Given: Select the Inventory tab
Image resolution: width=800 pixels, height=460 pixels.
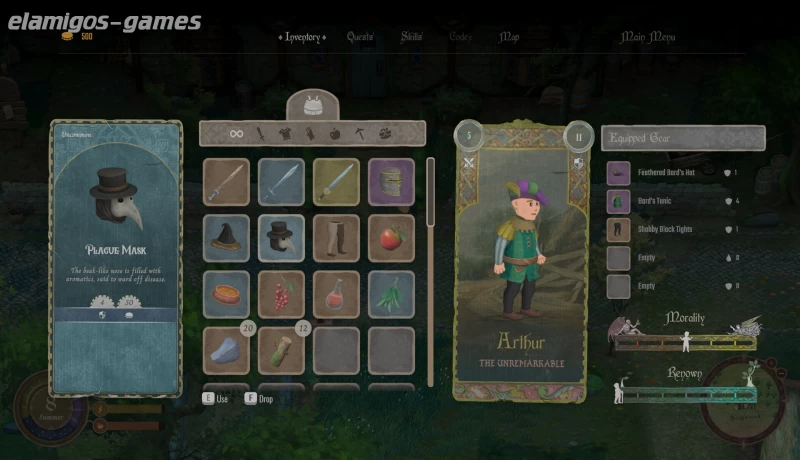Looking at the screenshot, I should coord(303,37).
